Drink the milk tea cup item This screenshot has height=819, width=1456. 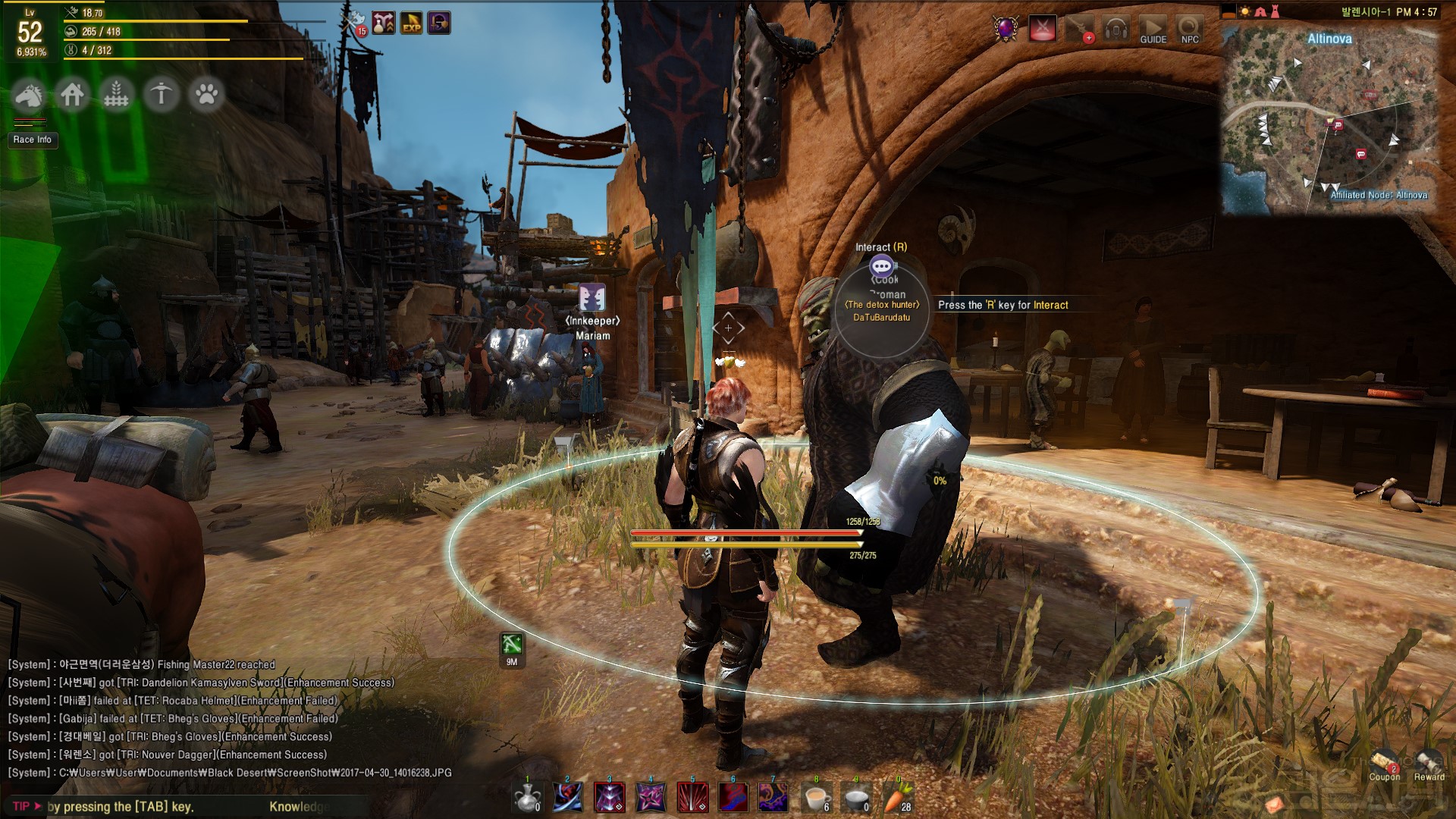tap(816, 797)
